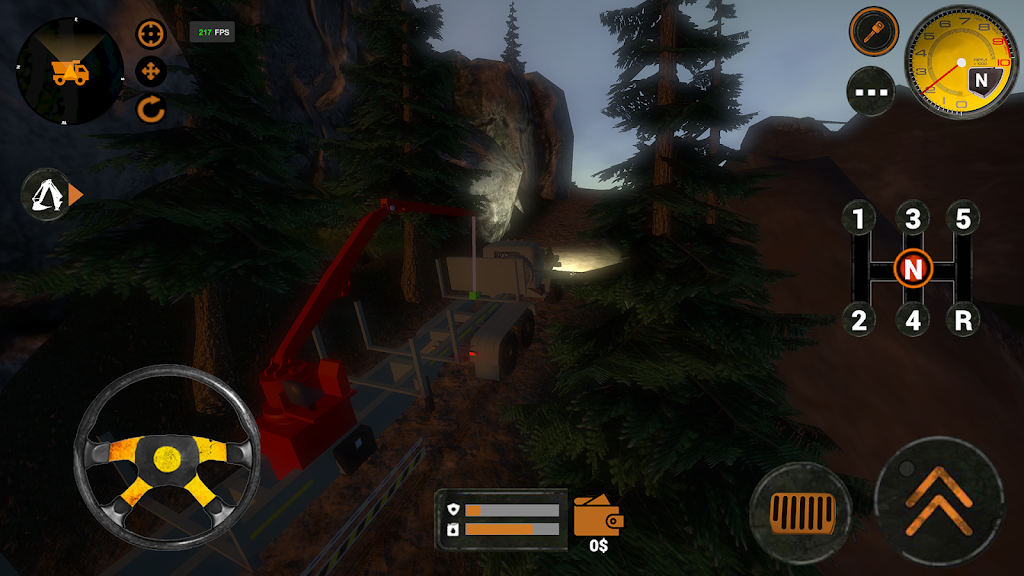
Task: Open the excavator crane mode button
Action: click(46, 195)
